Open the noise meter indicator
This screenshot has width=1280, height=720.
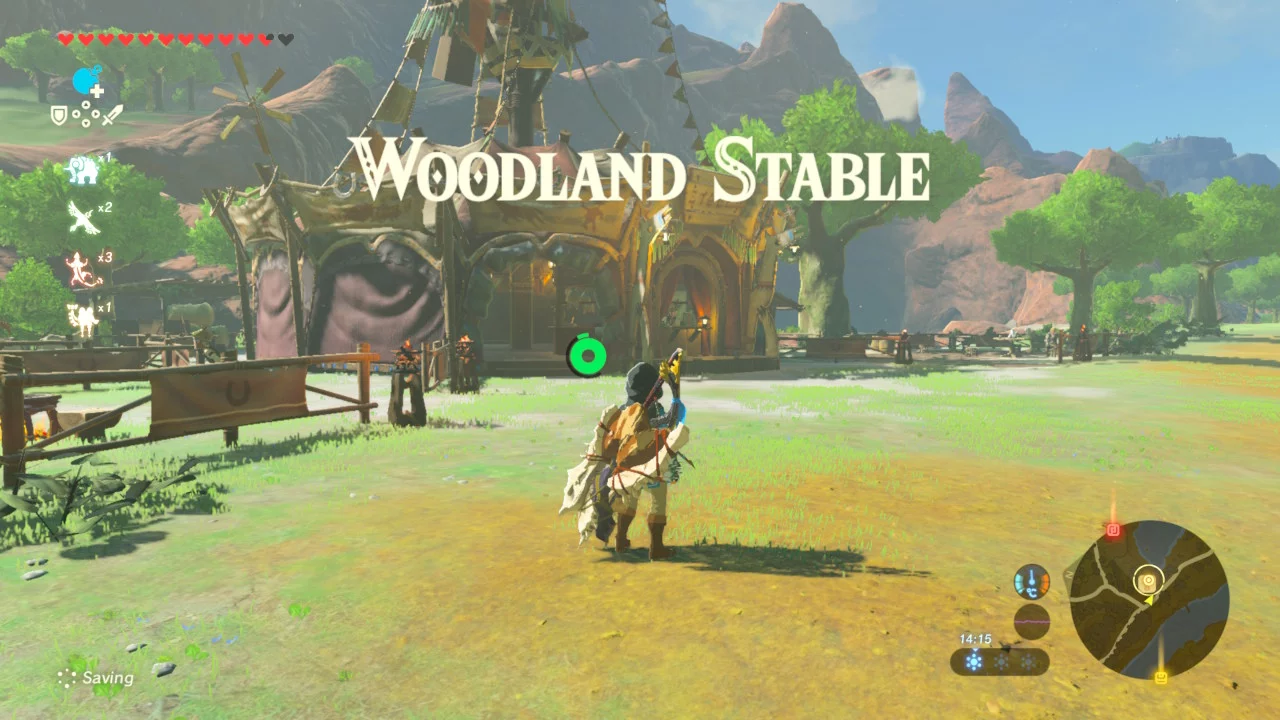(x=1032, y=621)
